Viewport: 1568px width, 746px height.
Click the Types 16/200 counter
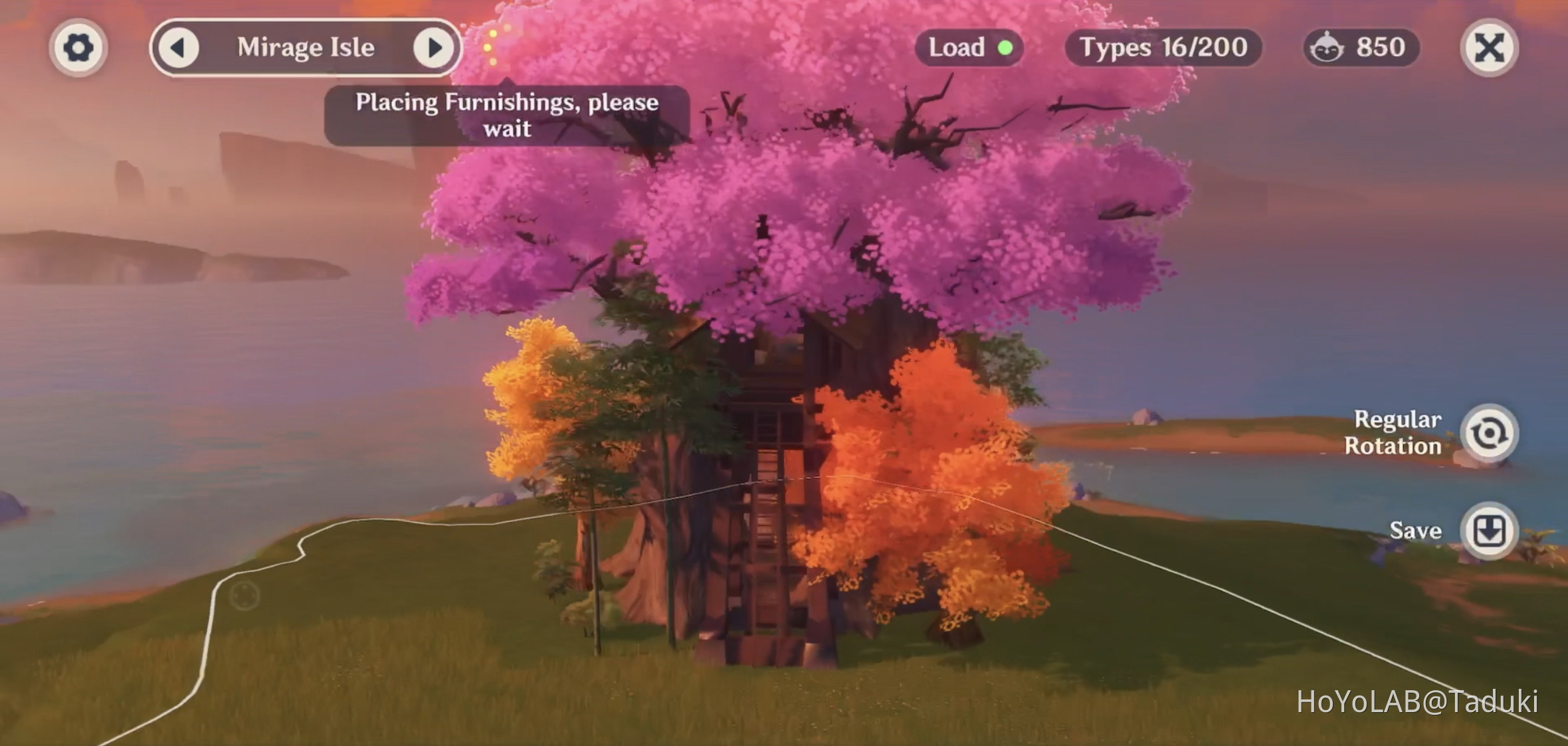click(x=1161, y=47)
